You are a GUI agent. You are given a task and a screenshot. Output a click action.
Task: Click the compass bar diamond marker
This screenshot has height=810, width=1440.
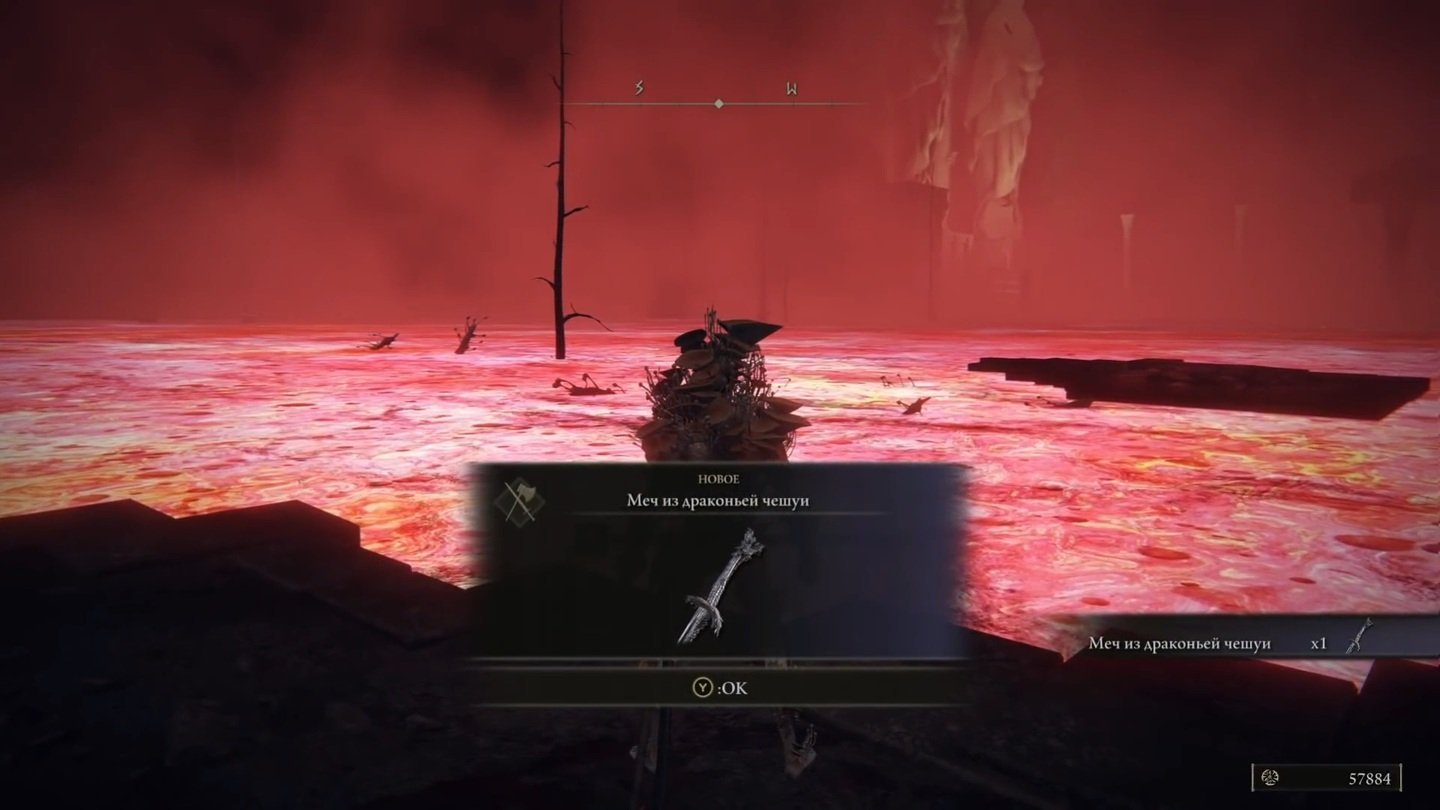tap(718, 103)
